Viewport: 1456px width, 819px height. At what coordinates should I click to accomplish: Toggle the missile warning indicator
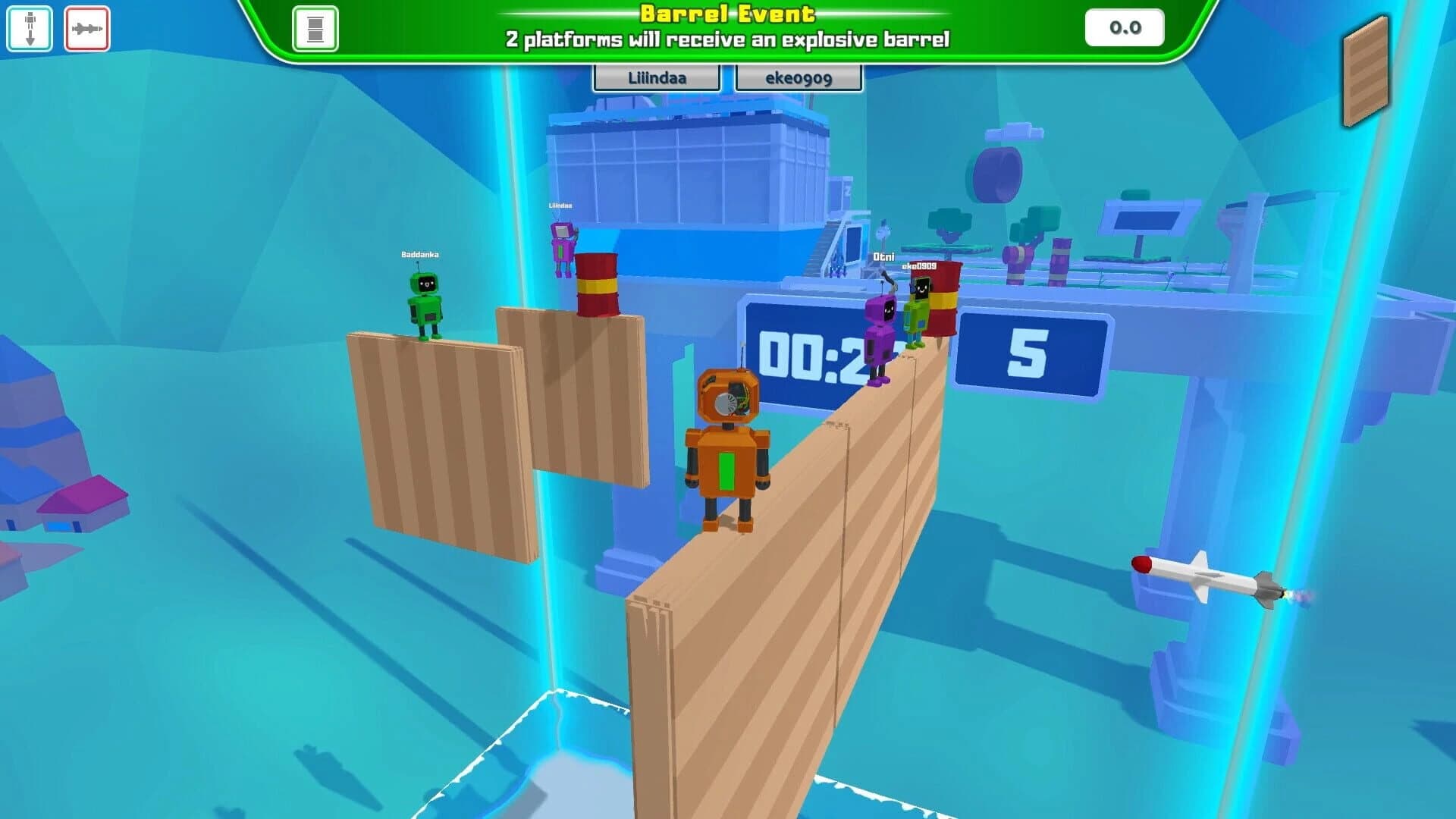(x=87, y=28)
